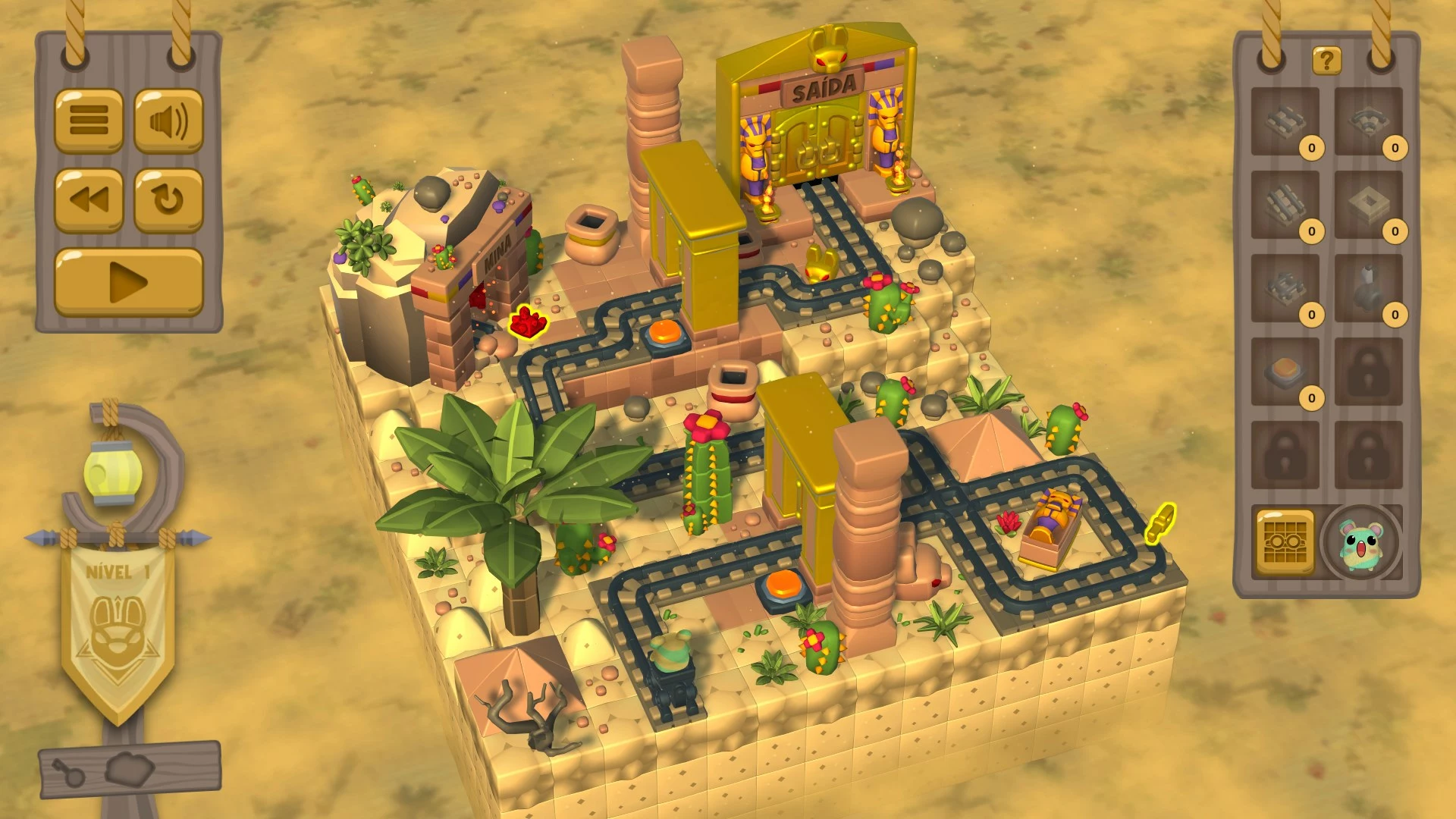
Task: Restart the level with the circular arrow
Action: tap(168, 200)
